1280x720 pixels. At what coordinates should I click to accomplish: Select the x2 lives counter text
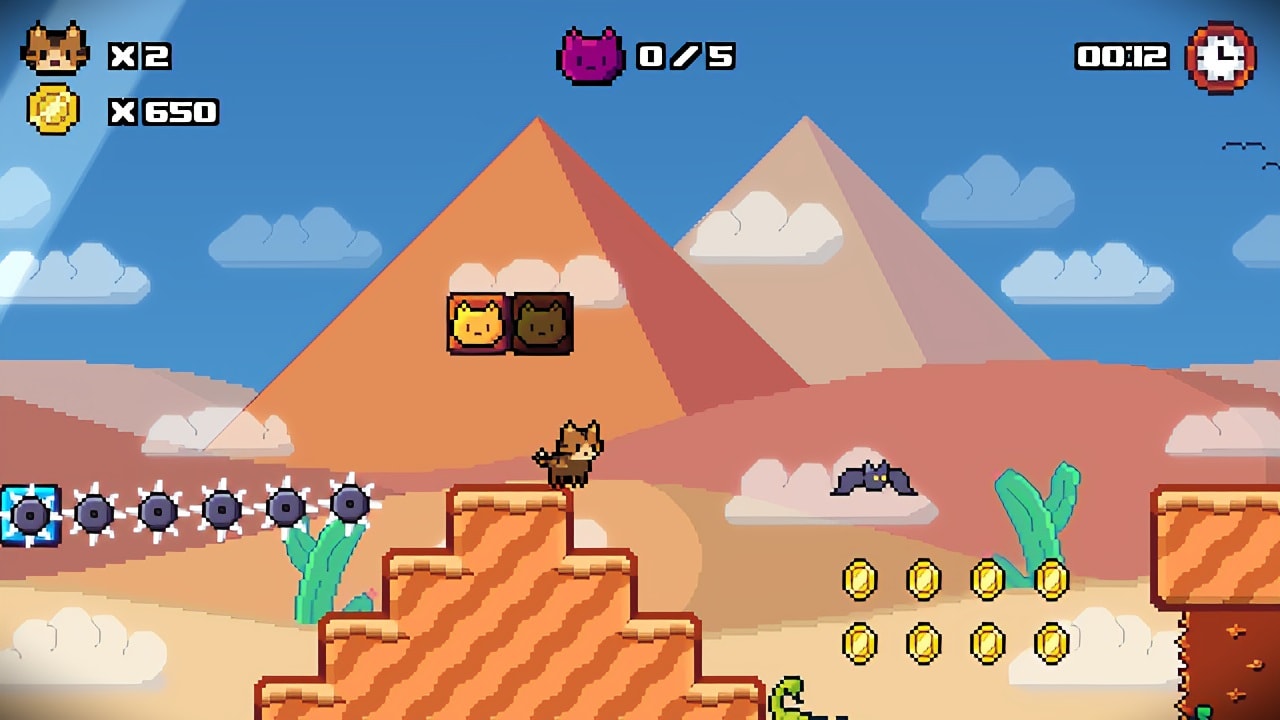(138, 55)
